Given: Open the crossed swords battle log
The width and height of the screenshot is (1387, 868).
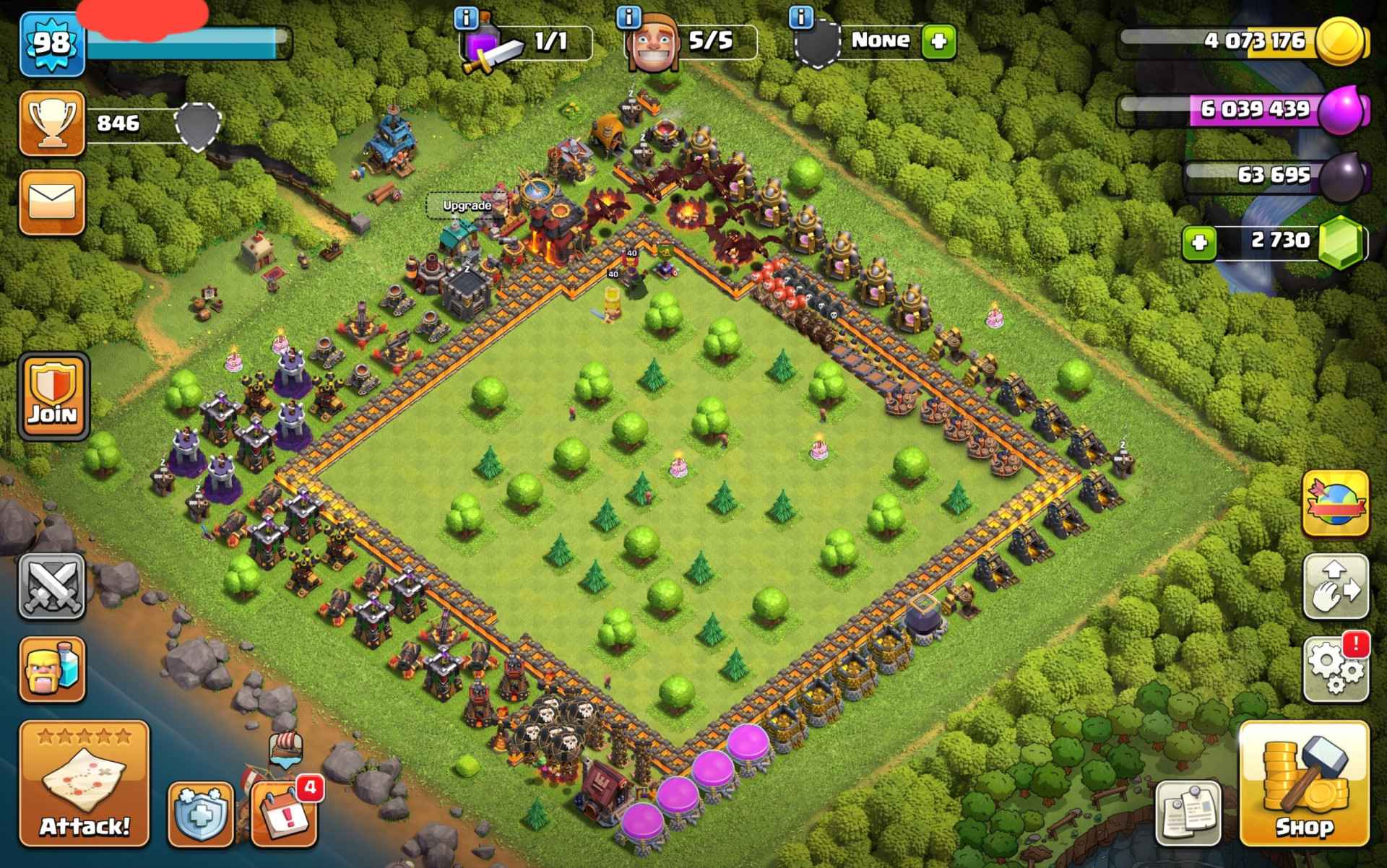Looking at the screenshot, I should pyautogui.click(x=51, y=586).
